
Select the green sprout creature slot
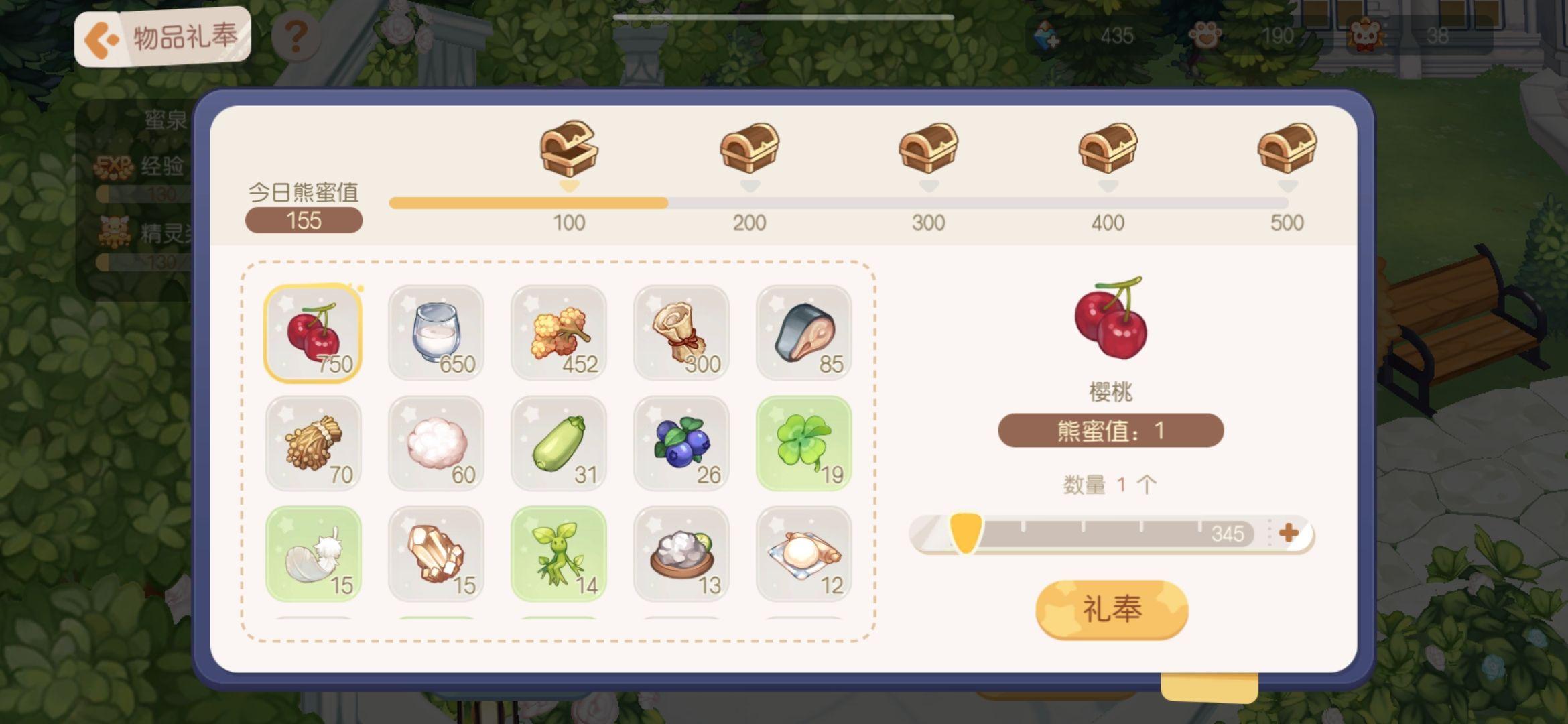pos(558,554)
